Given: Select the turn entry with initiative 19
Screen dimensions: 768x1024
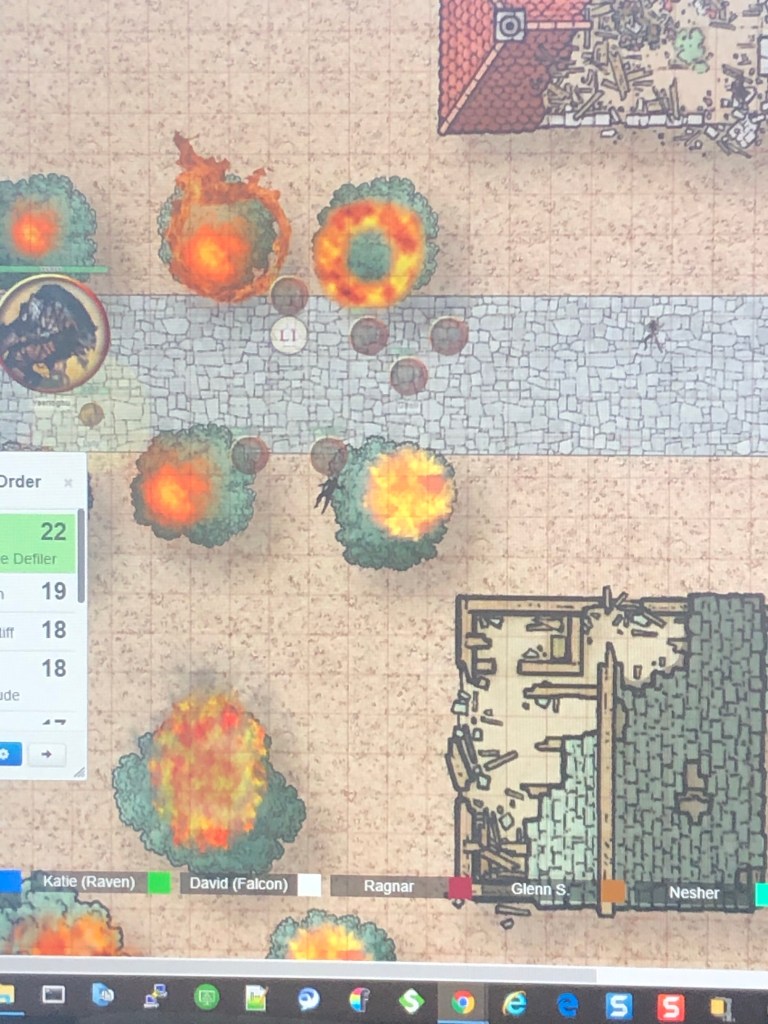Looking at the screenshot, I should pyautogui.click(x=38, y=592).
